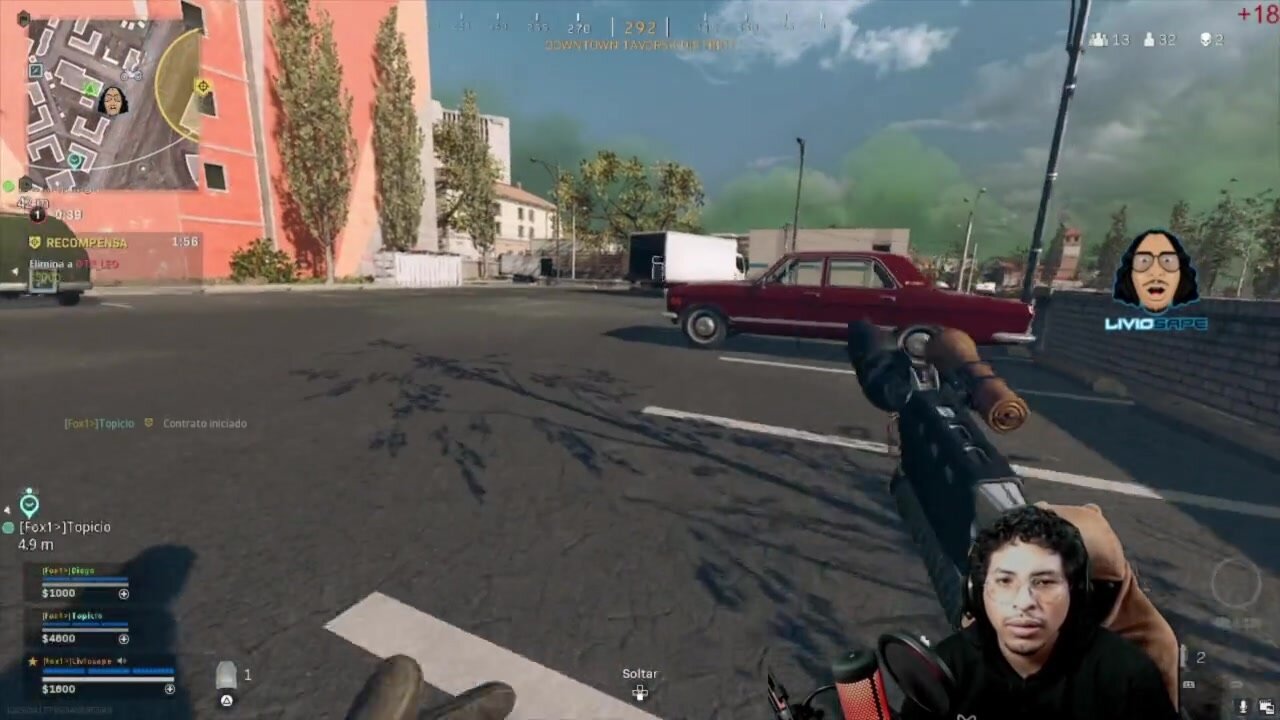The width and height of the screenshot is (1280, 720).
Task: Select the teal squadmate marker on minimap
Action: pyautogui.click(x=75, y=159)
